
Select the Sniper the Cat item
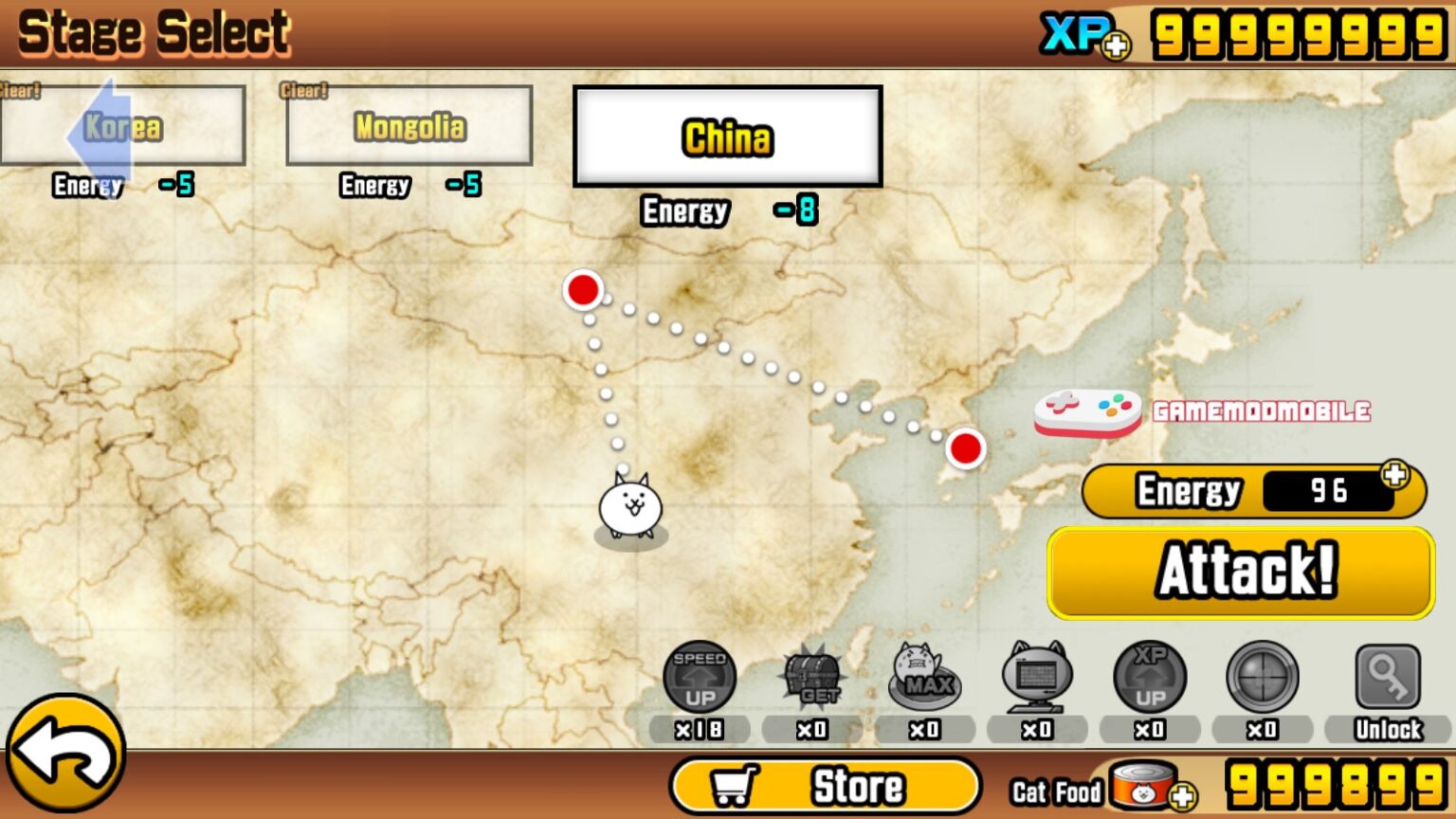click(1261, 675)
